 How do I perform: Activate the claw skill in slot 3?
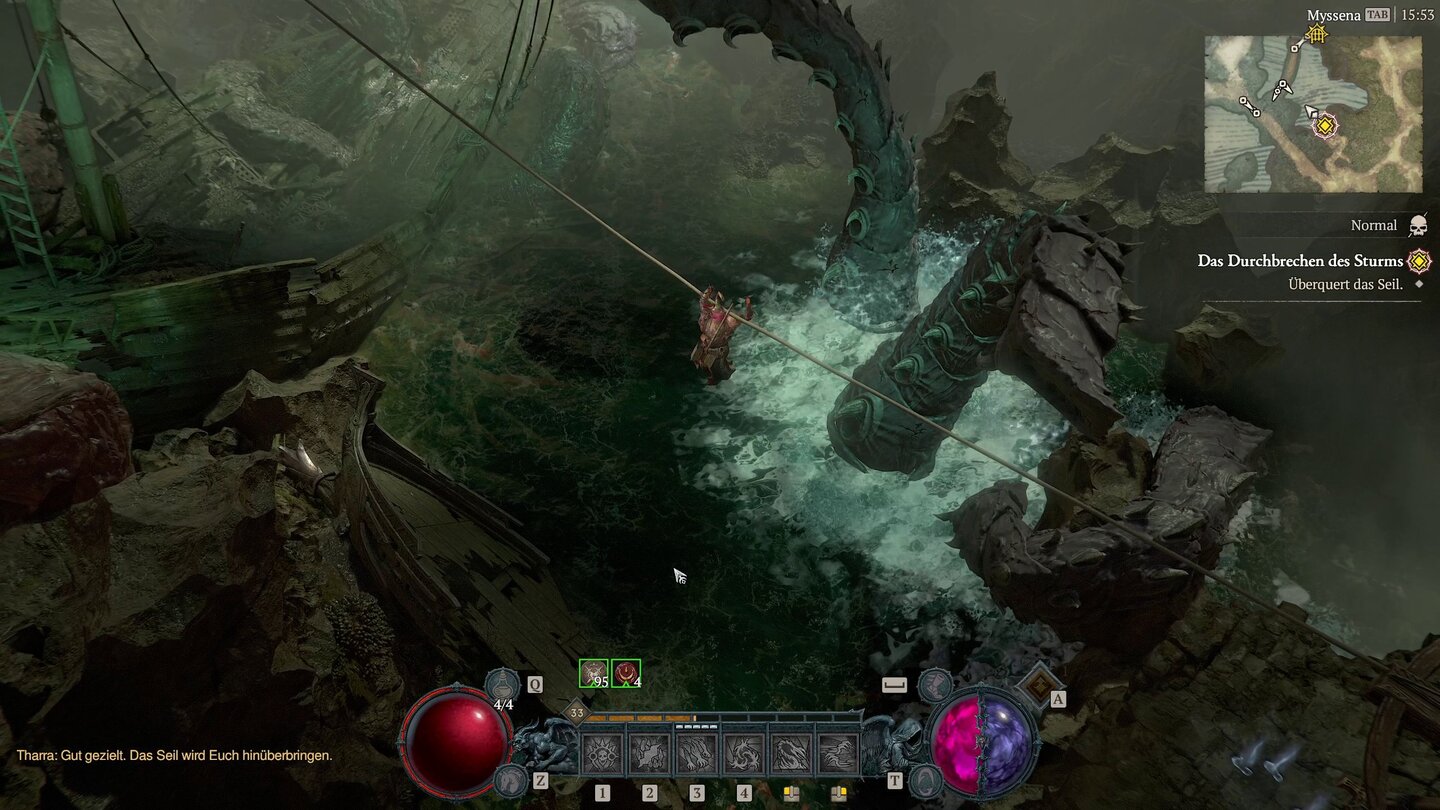point(697,754)
